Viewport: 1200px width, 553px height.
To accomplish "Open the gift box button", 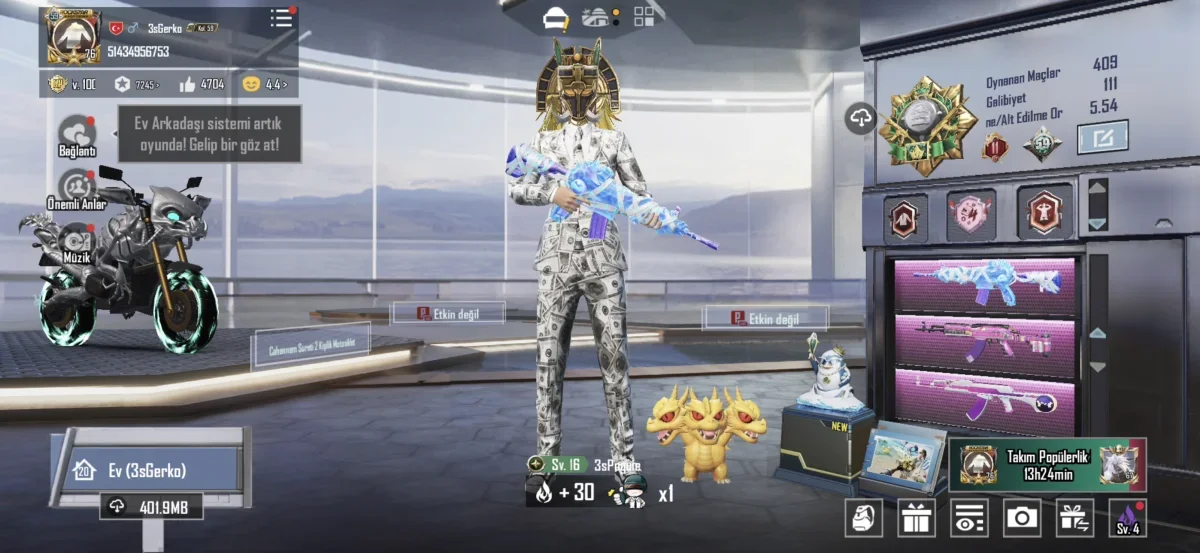I will [915, 517].
